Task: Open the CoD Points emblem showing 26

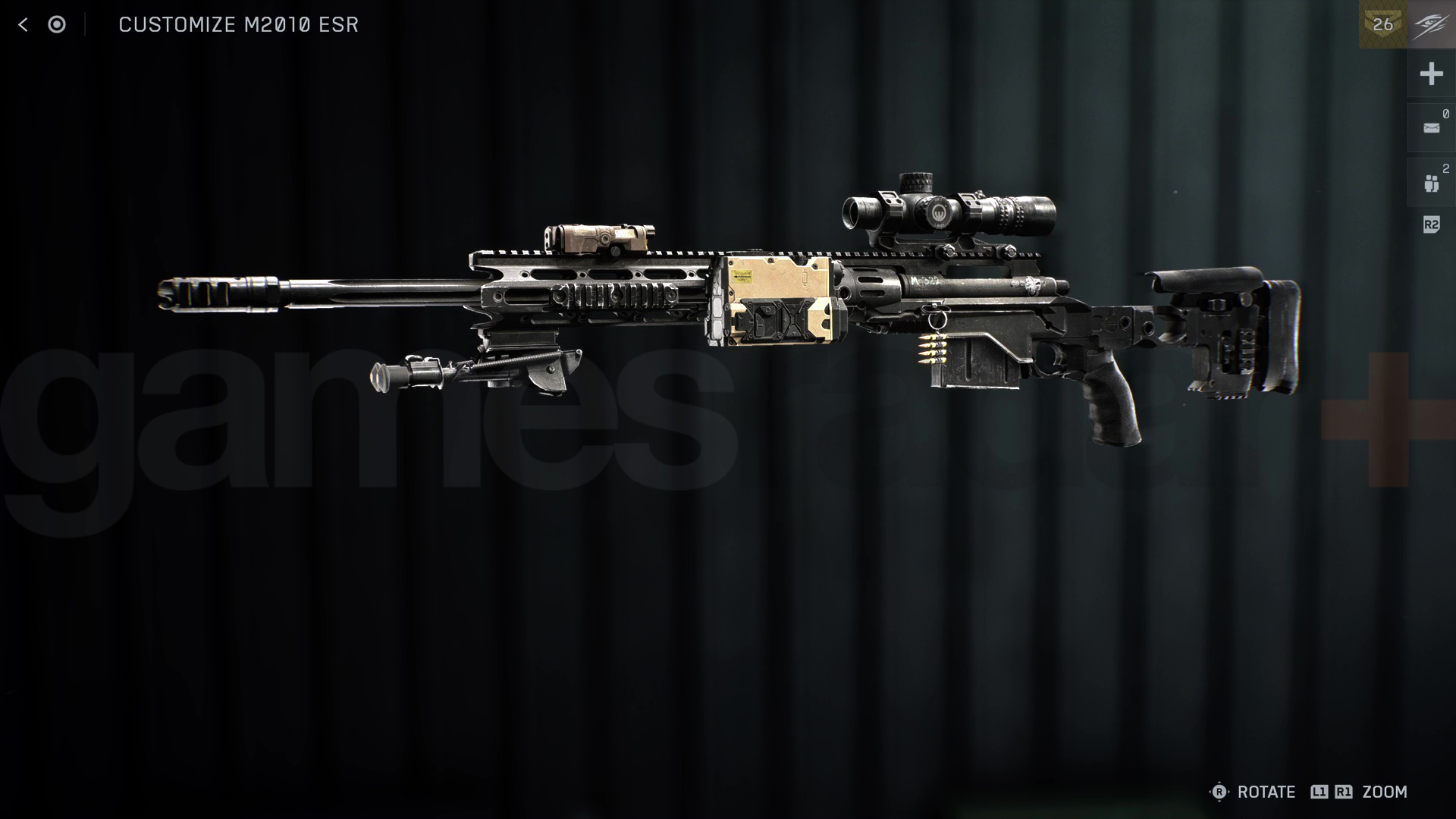Action: [x=1382, y=24]
